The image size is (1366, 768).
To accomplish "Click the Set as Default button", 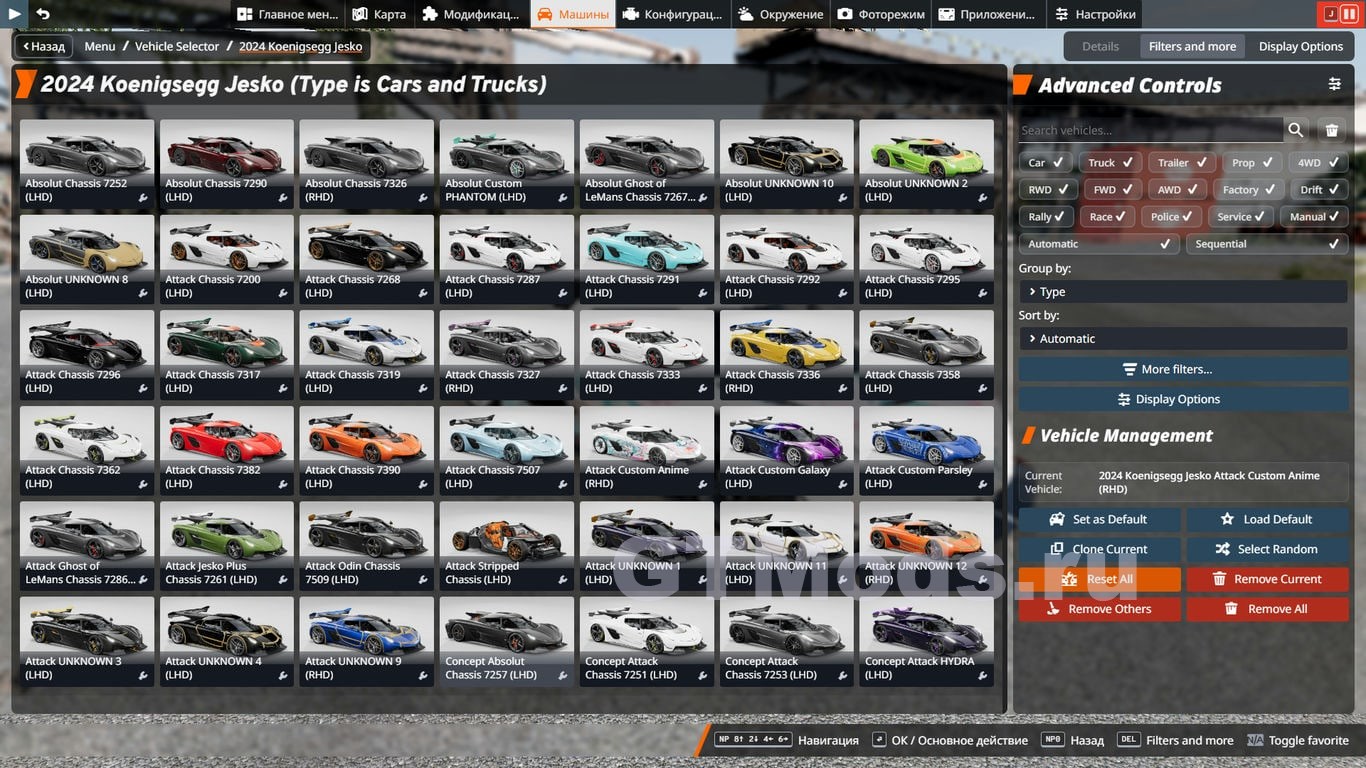I will 1099,519.
